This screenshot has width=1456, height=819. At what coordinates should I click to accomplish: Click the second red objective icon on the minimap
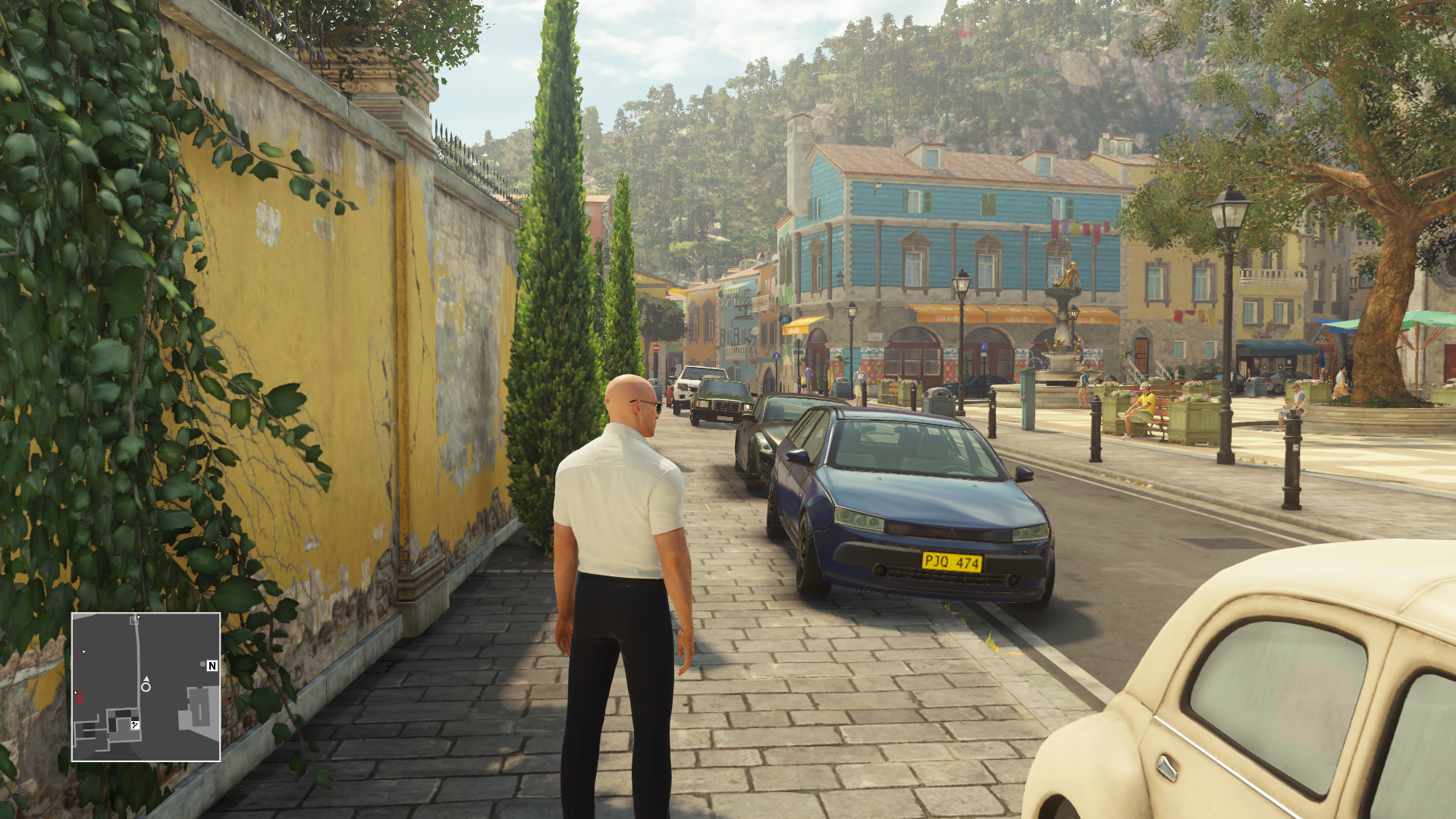80,689
